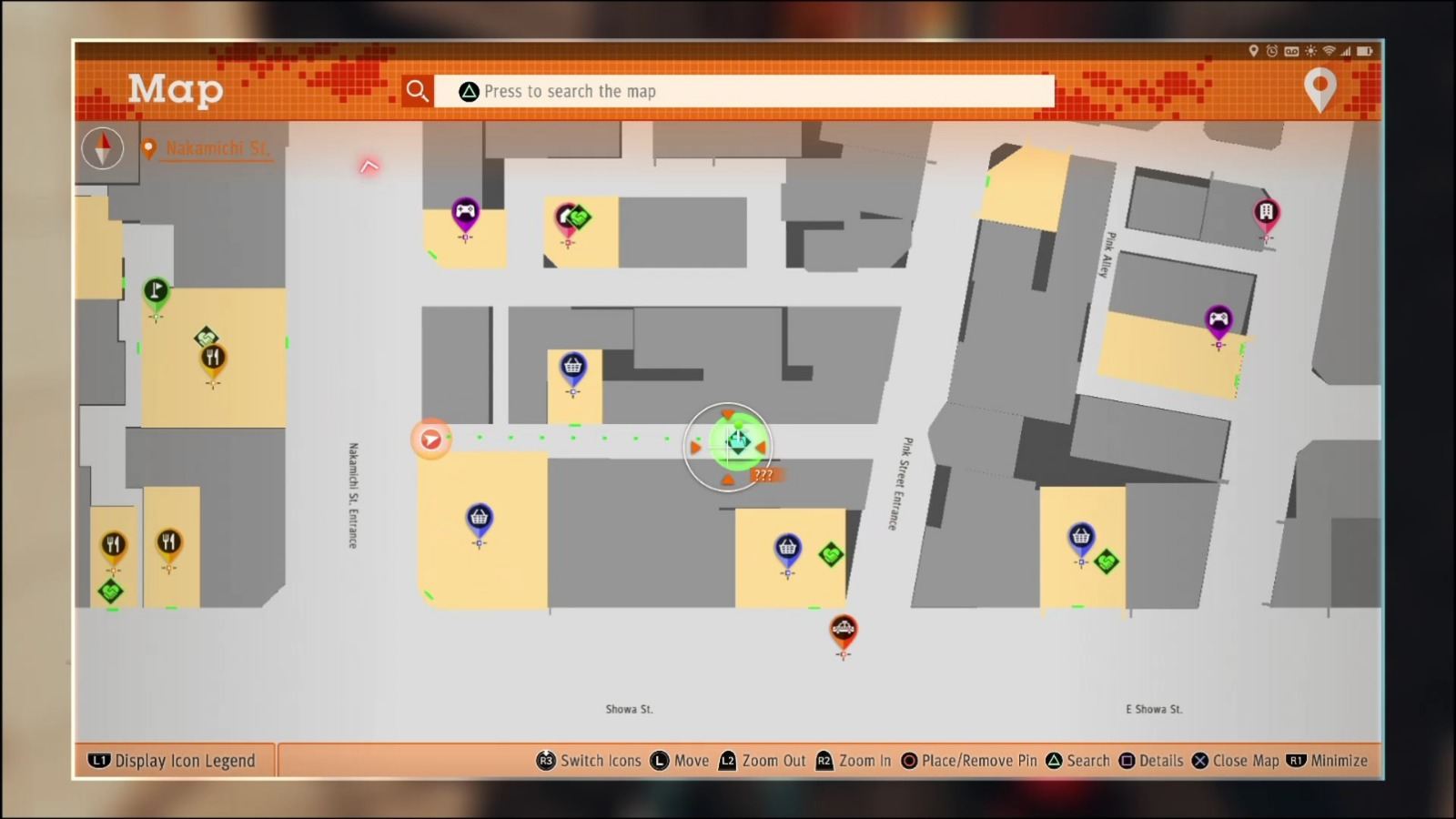
Task: Select the pink hotel building pin in the top-right
Action: pyautogui.click(x=1265, y=211)
